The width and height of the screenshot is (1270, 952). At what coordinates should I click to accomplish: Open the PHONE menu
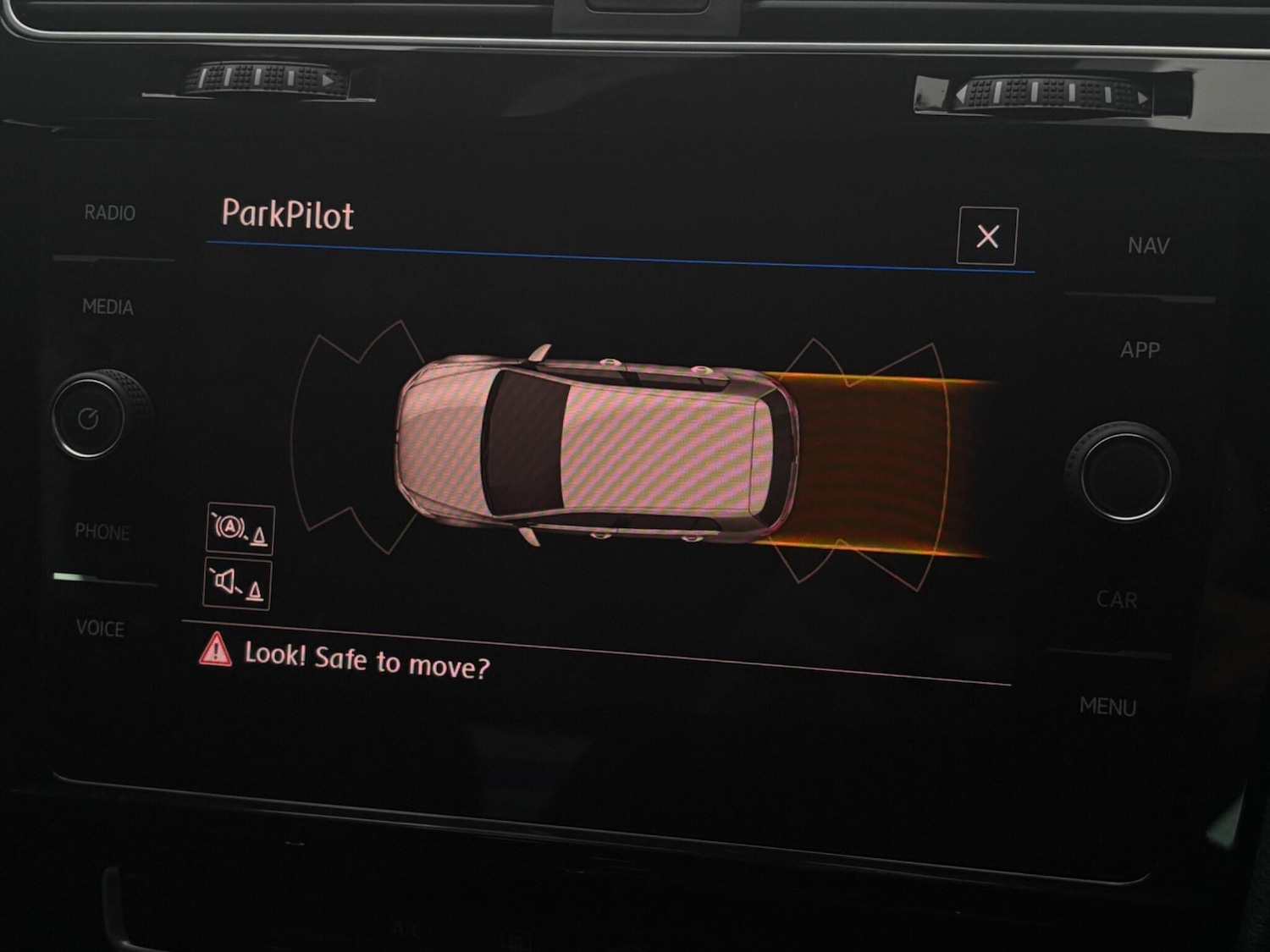point(102,532)
